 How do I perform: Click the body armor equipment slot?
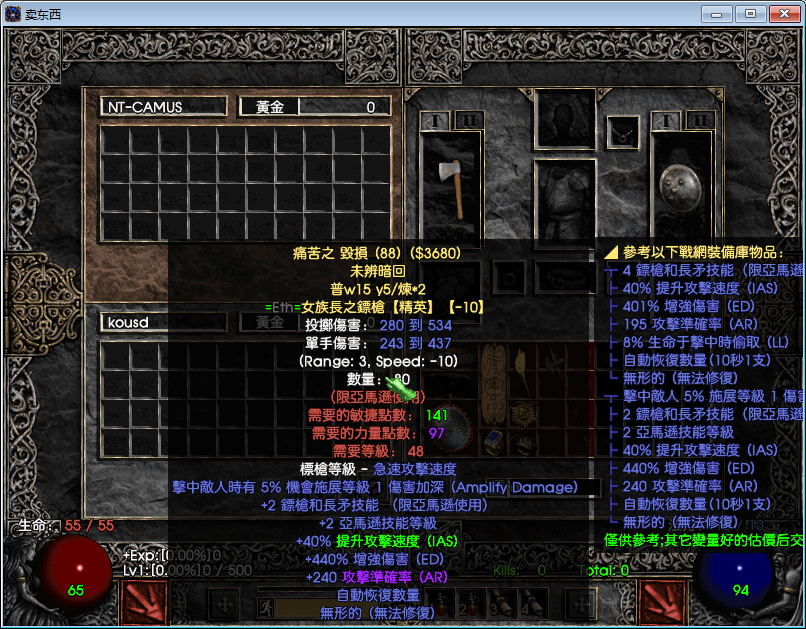point(565,200)
